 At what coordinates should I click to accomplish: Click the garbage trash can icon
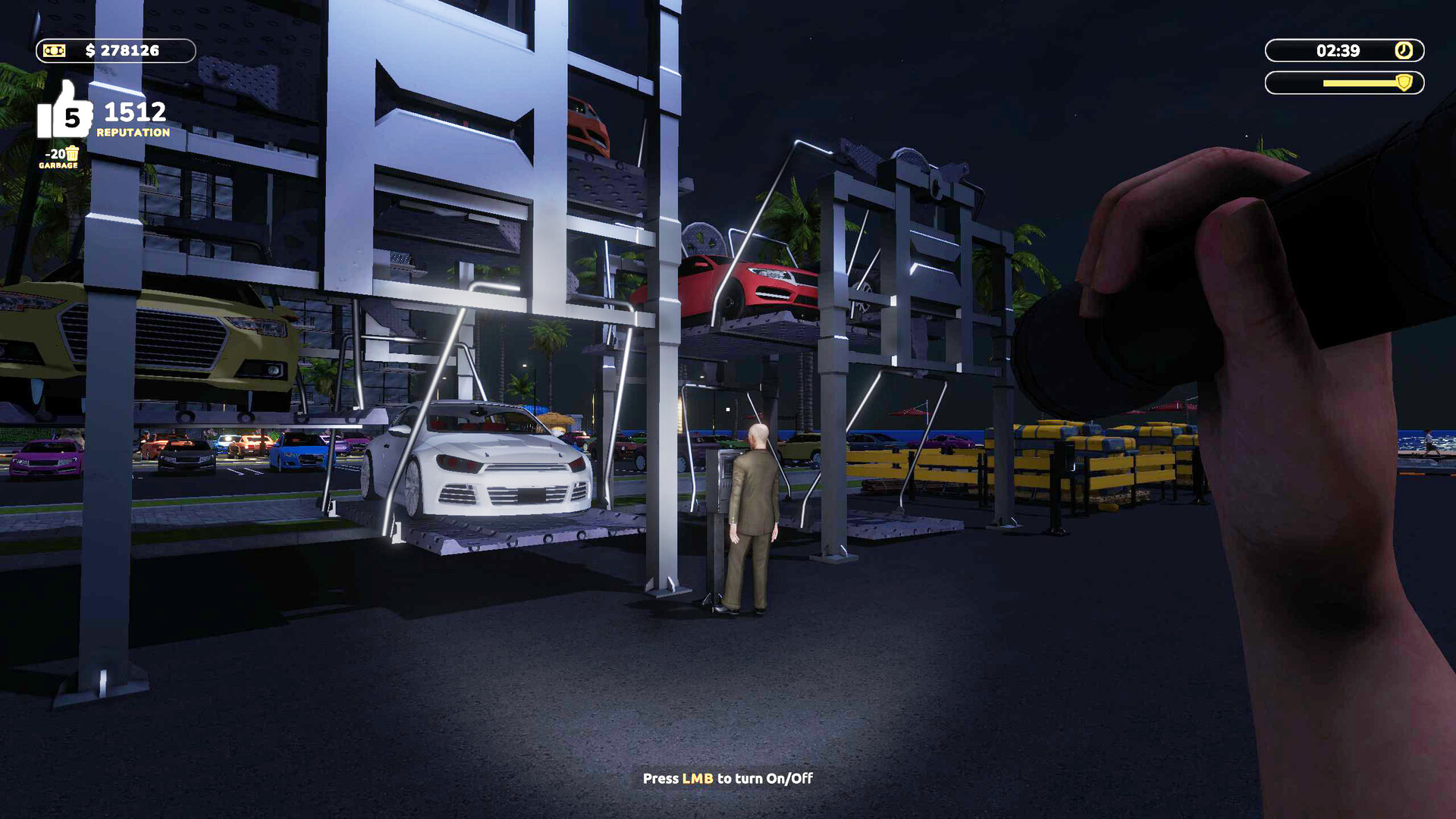(x=72, y=155)
